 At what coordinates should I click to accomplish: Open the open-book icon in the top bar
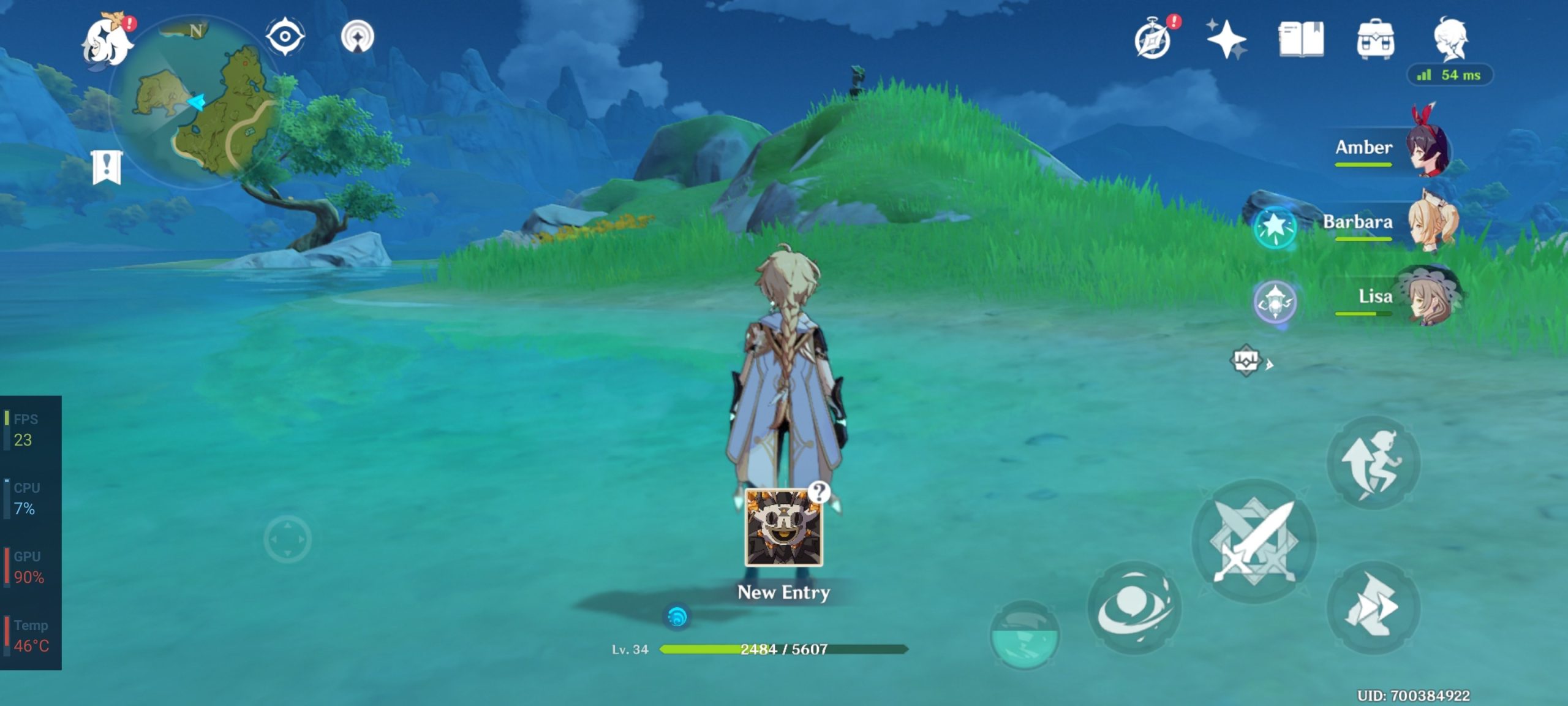tap(1301, 40)
